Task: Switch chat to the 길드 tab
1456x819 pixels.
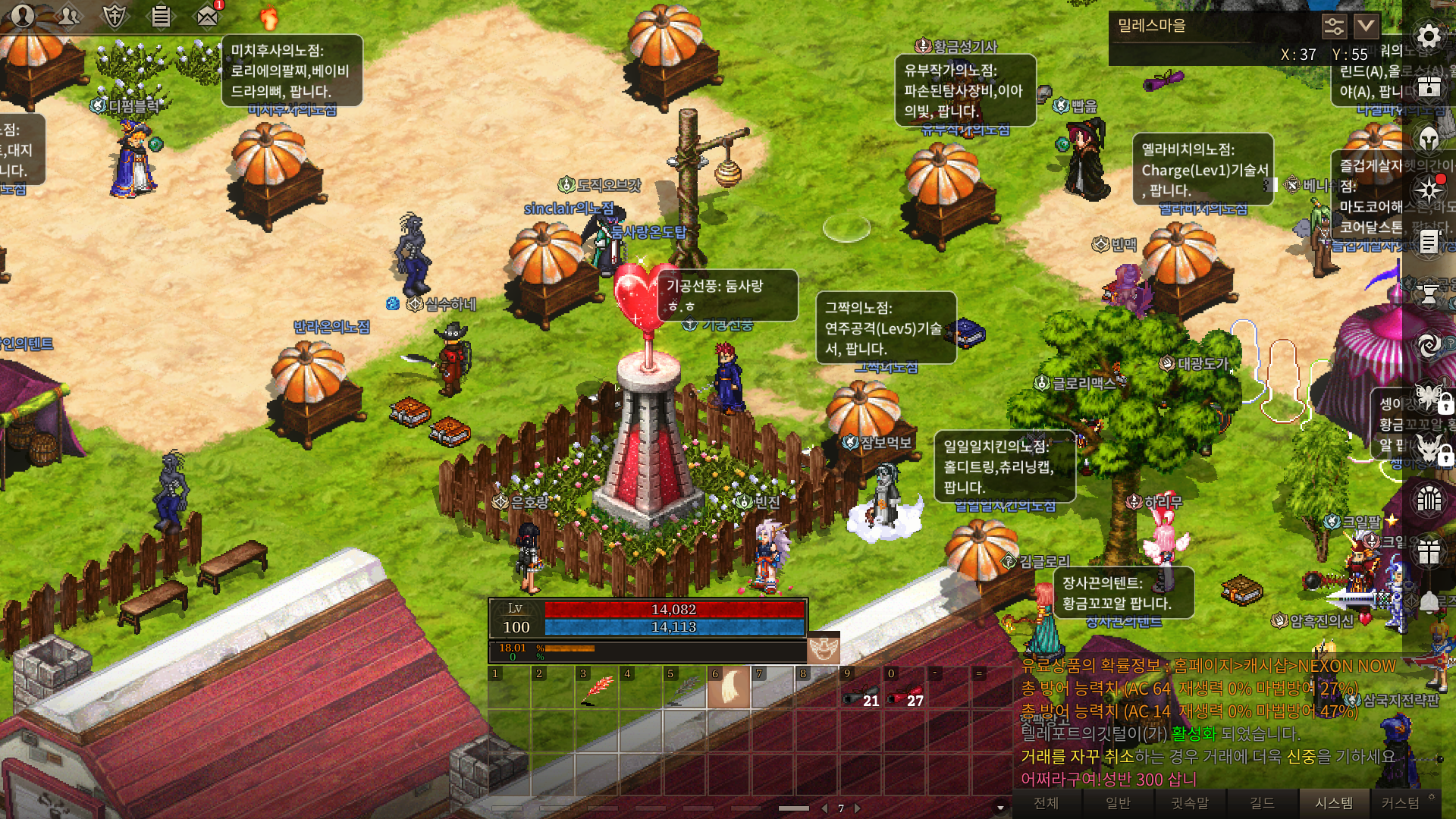Action: [1262, 803]
